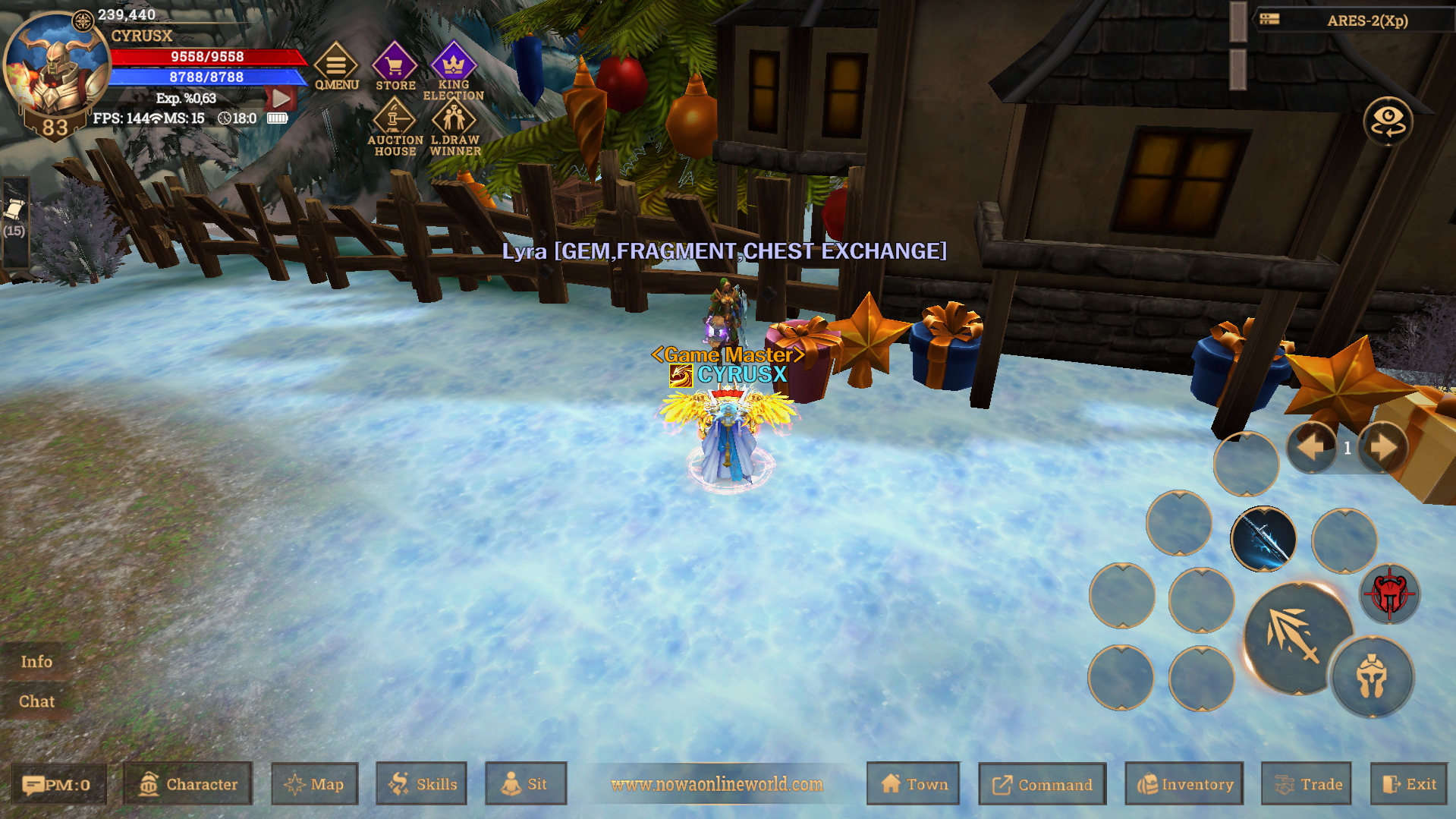Enable PK mode with the red emblem
1456x819 pixels.
pyautogui.click(x=1392, y=595)
